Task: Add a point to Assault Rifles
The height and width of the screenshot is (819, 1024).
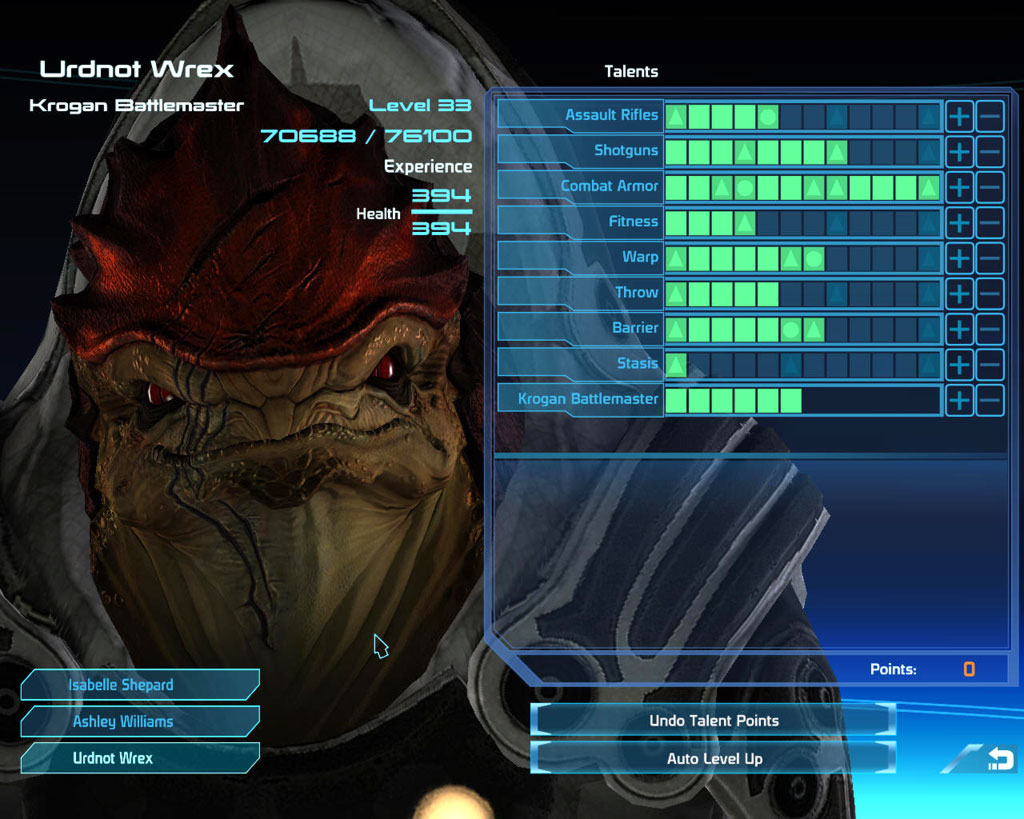Action: pos(959,115)
